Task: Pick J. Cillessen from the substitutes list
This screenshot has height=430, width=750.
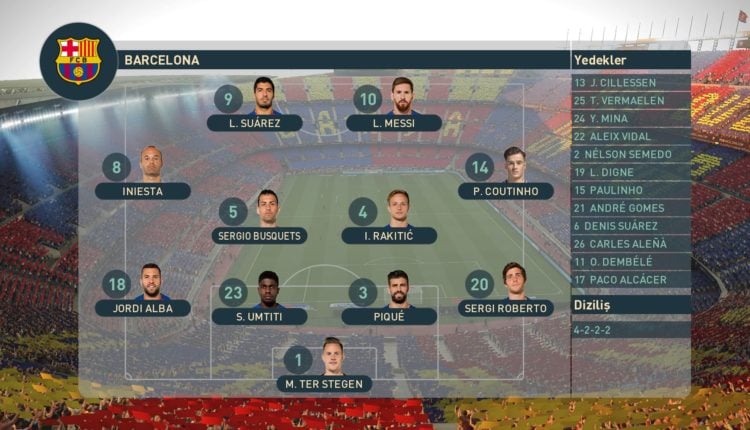Action: tap(631, 82)
